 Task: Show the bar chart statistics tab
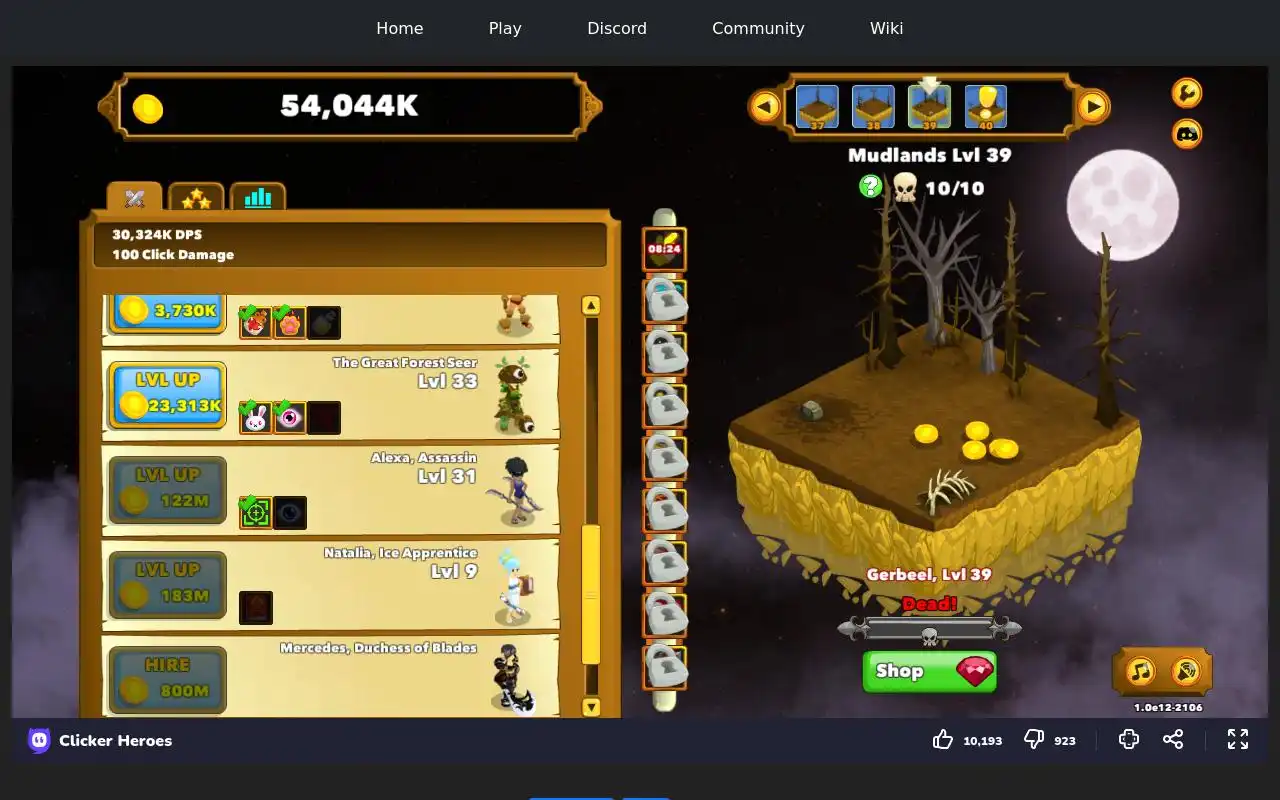tap(258, 198)
